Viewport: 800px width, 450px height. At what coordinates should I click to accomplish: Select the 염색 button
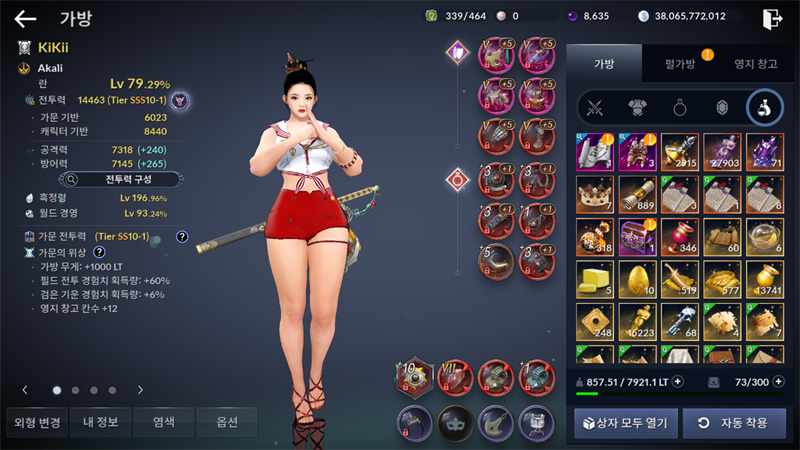tap(164, 422)
